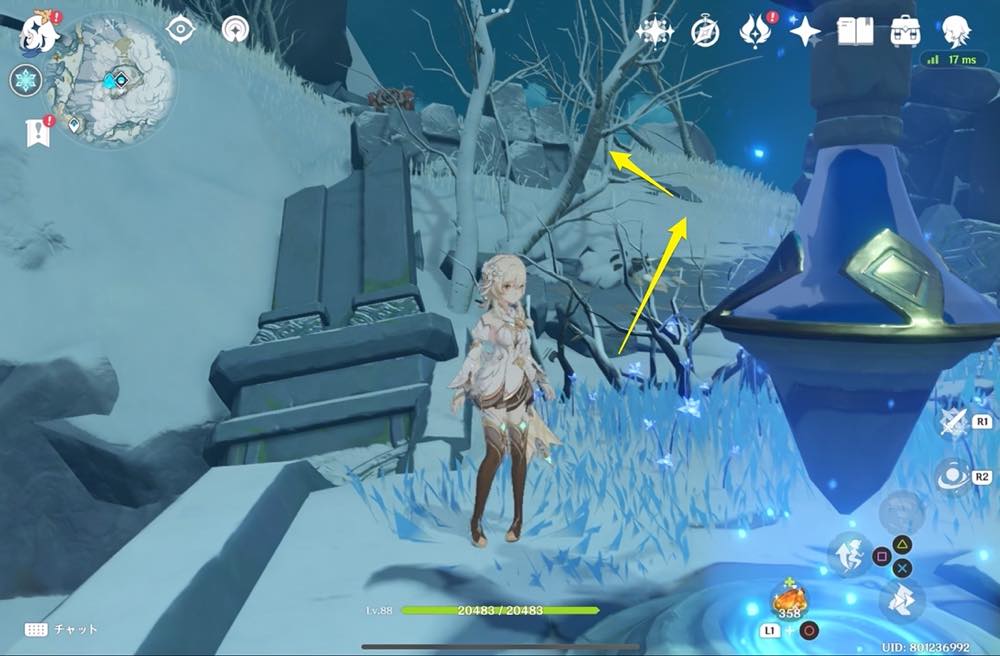Open the circular minimap
Image resolution: width=1000 pixels, height=656 pixels.
coord(113,82)
